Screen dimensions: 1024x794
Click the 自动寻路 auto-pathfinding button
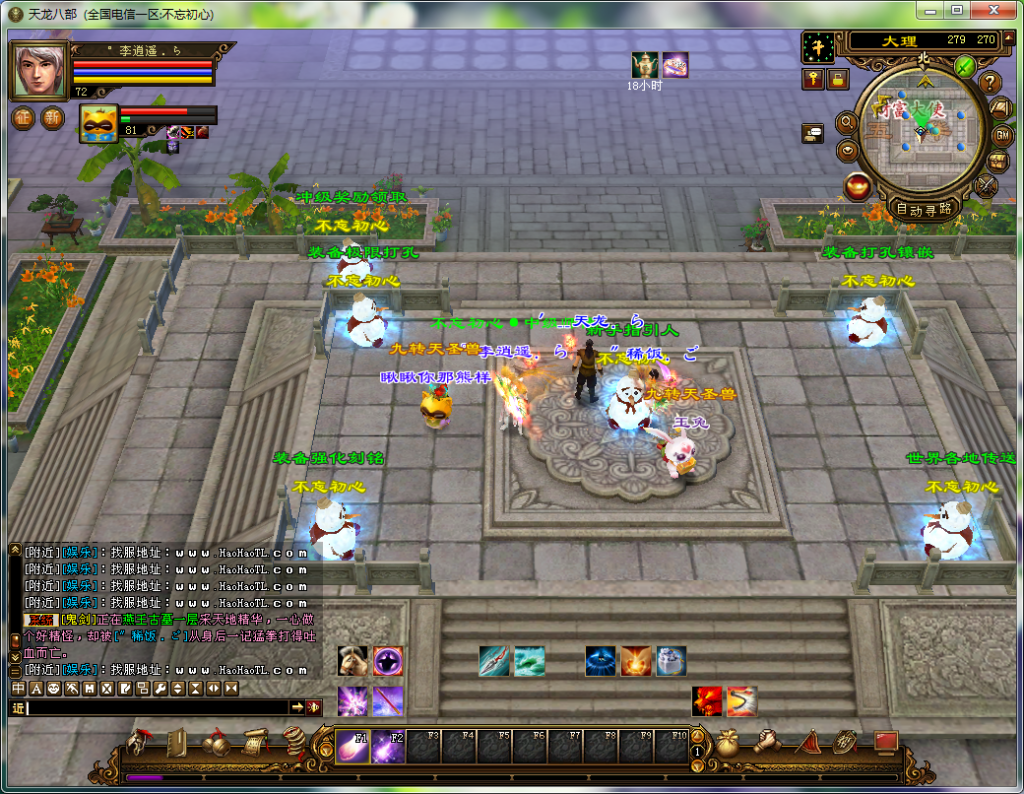click(x=923, y=209)
